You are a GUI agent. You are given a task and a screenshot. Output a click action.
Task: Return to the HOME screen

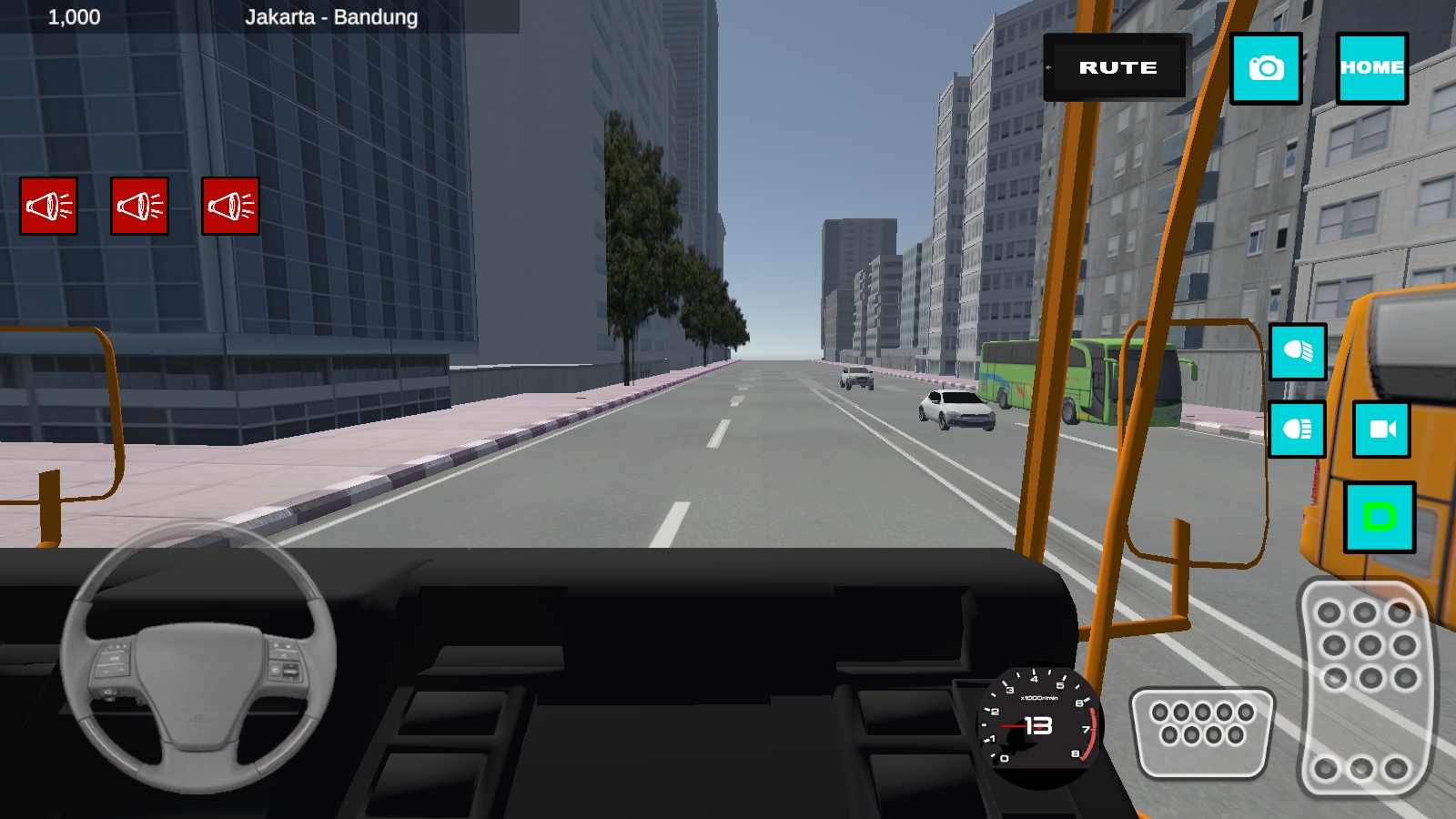coord(1371,68)
